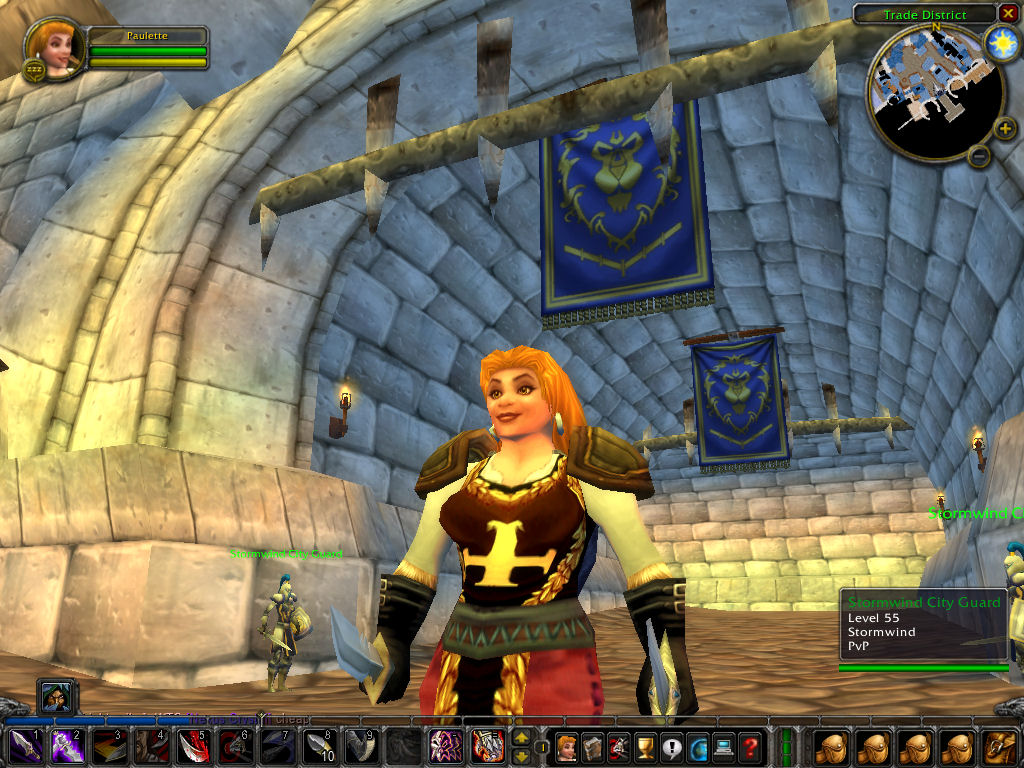The width and height of the screenshot is (1024, 768).
Task: Open the main backpack
Action: 1001,747
